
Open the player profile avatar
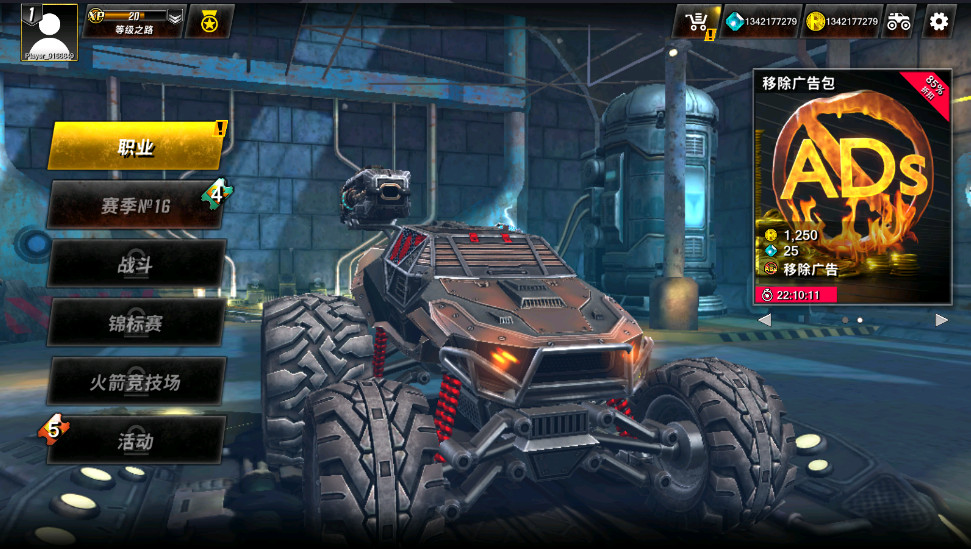pyautogui.click(x=49, y=30)
